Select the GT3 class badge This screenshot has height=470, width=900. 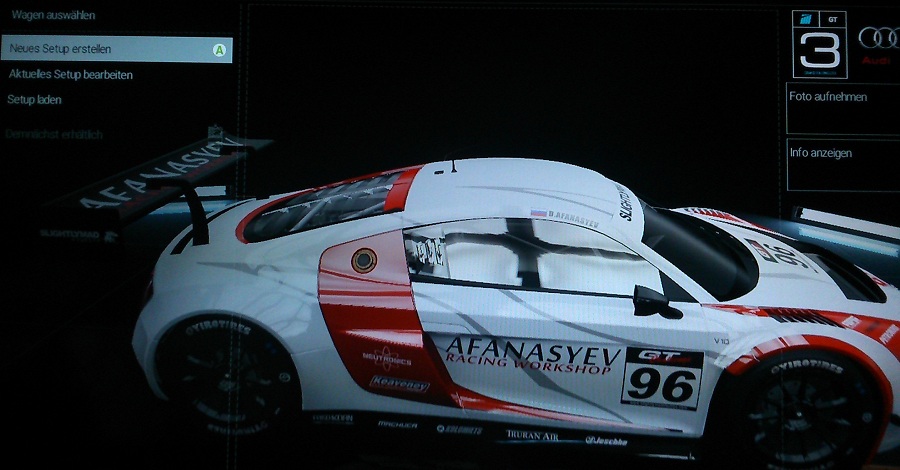819,44
